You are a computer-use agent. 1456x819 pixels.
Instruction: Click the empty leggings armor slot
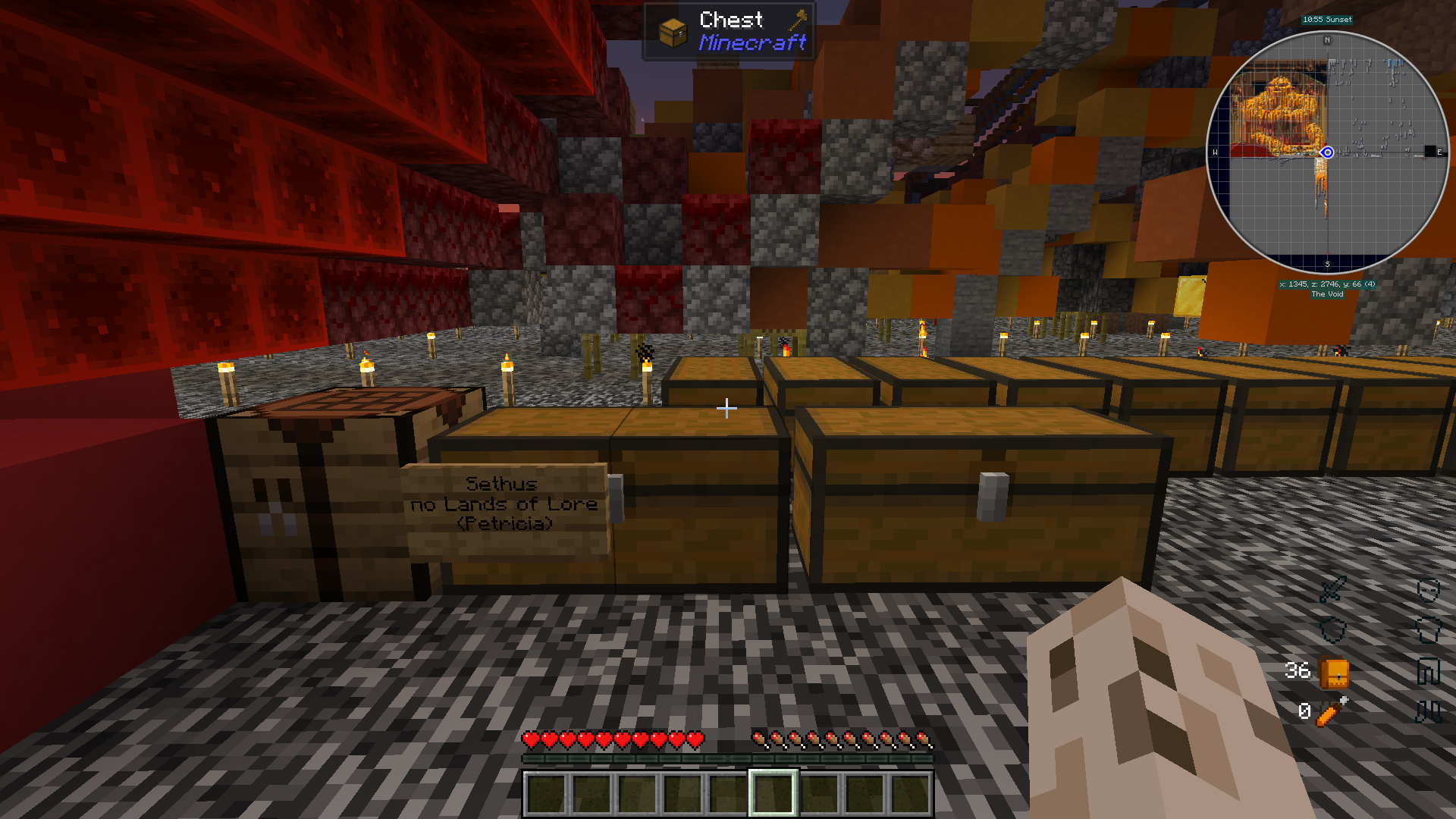click(1428, 671)
